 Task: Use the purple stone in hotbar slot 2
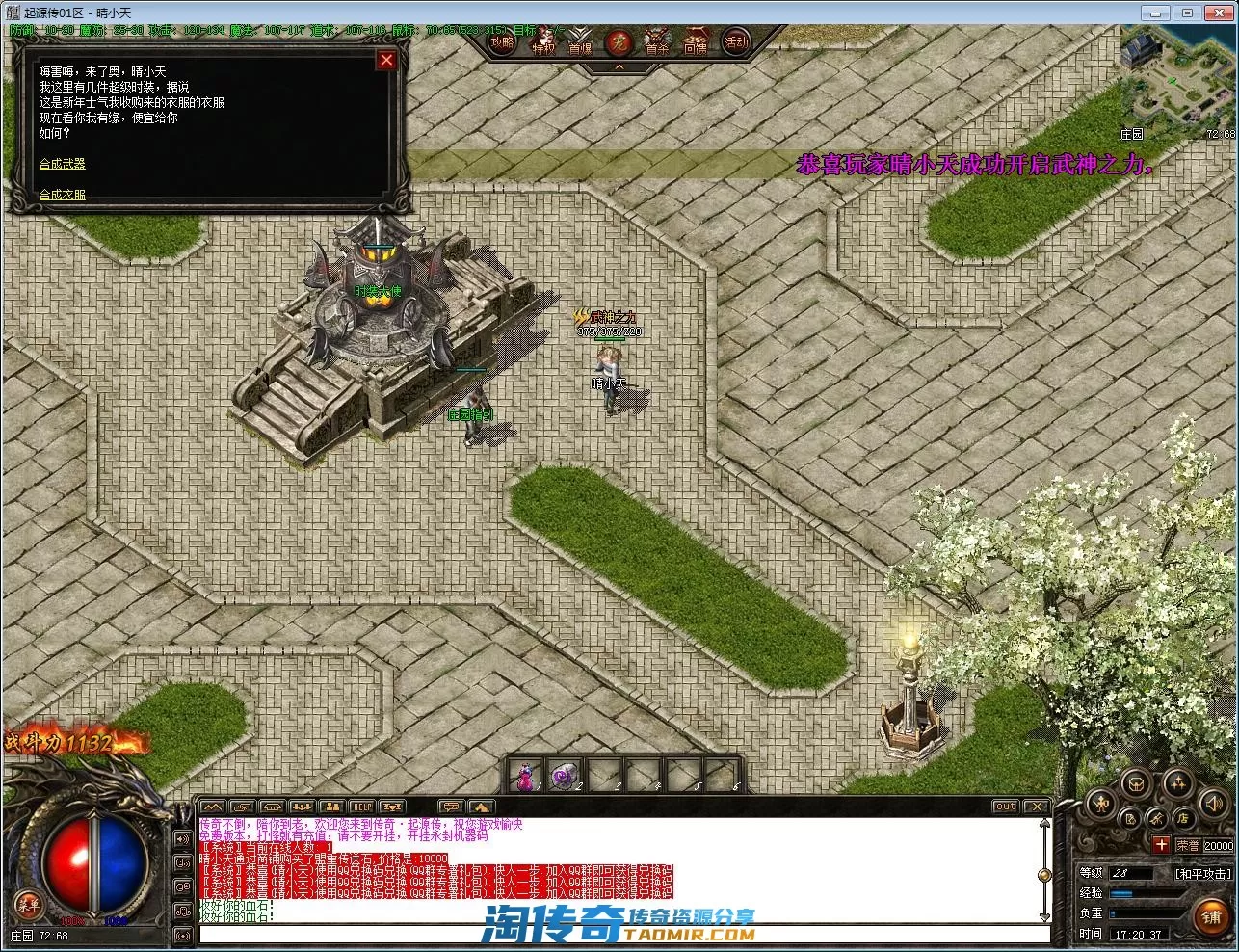coord(564,776)
